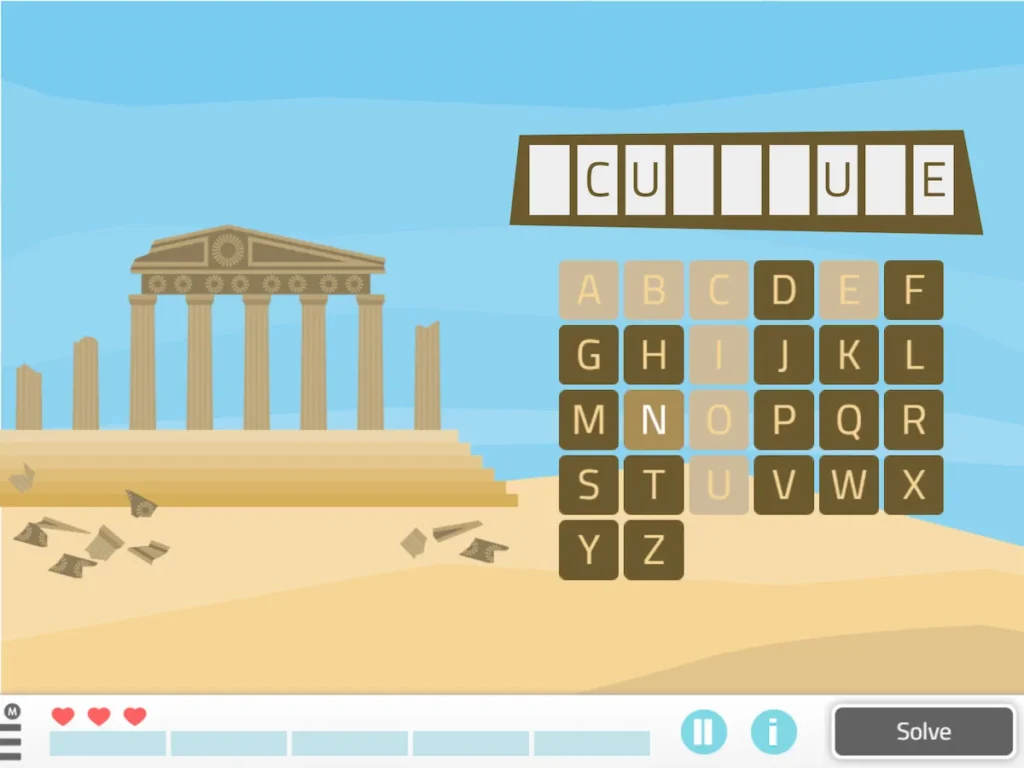The image size is (1024, 768).
Task: Open the hamburger menu icon
Action: pos(11,739)
